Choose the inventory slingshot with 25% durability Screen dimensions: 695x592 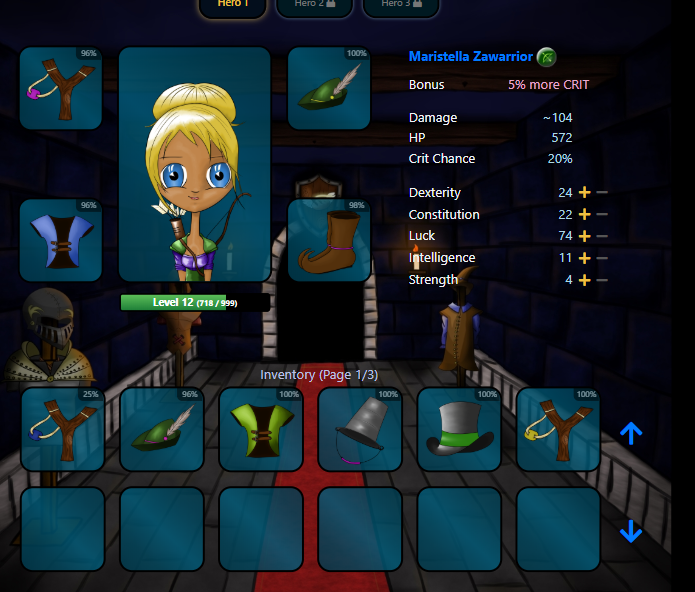pyautogui.click(x=62, y=429)
